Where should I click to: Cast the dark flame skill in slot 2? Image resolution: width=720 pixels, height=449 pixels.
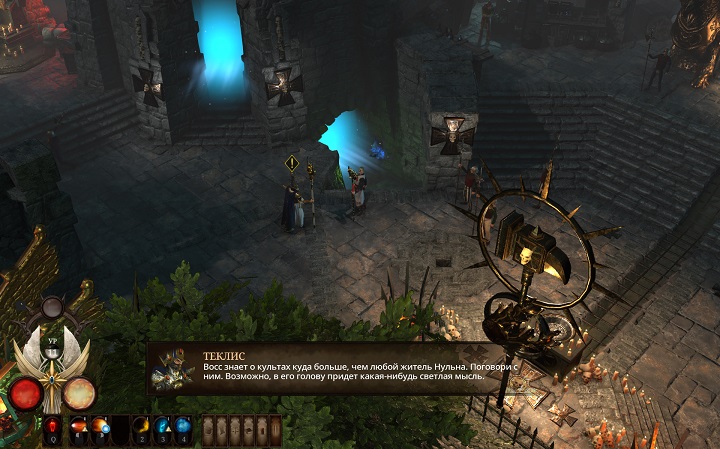[141, 430]
